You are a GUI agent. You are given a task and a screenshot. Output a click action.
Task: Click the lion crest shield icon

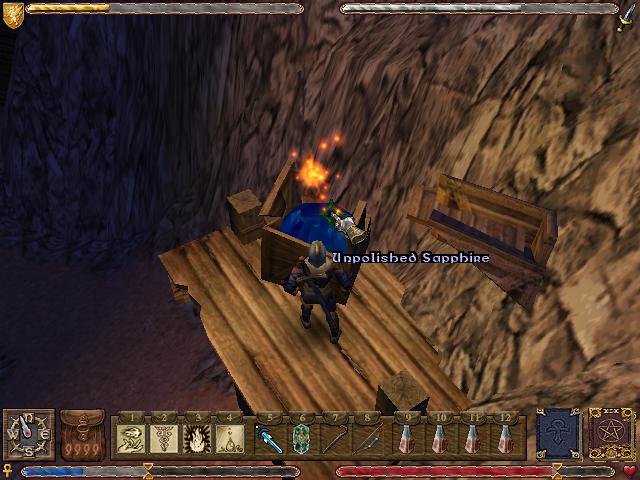coord(12,13)
